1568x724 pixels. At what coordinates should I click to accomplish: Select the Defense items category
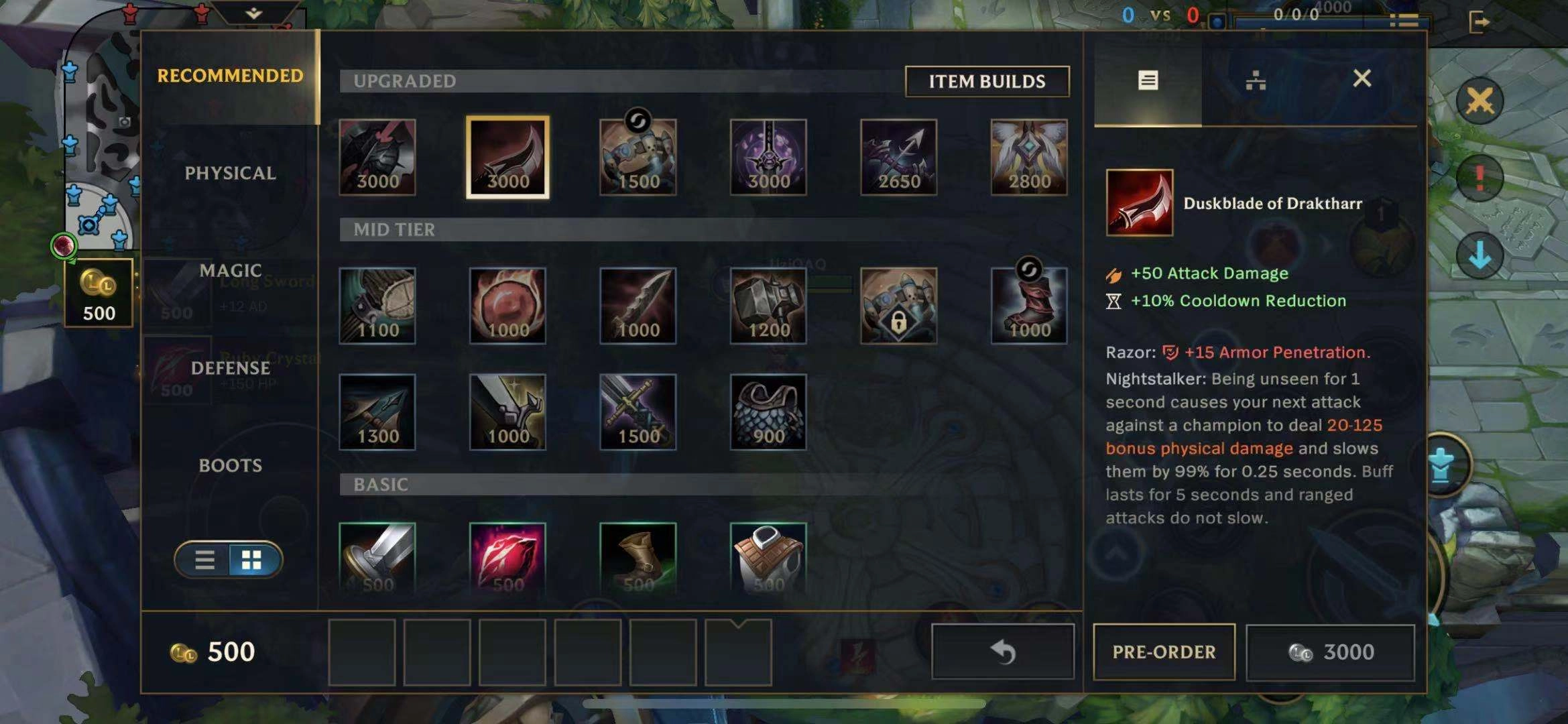click(230, 368)
